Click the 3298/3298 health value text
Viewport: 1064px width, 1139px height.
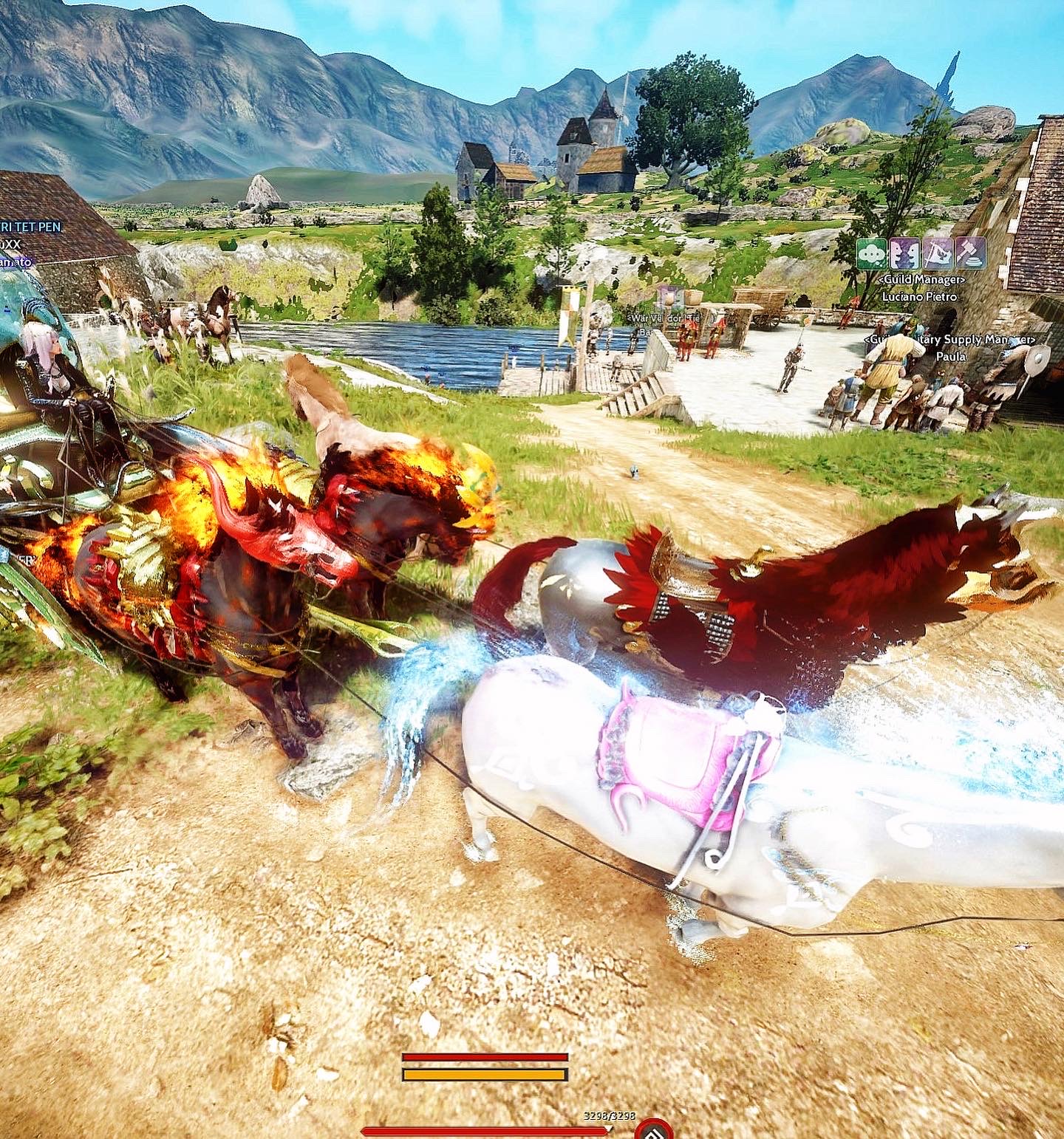(609, 1117)
